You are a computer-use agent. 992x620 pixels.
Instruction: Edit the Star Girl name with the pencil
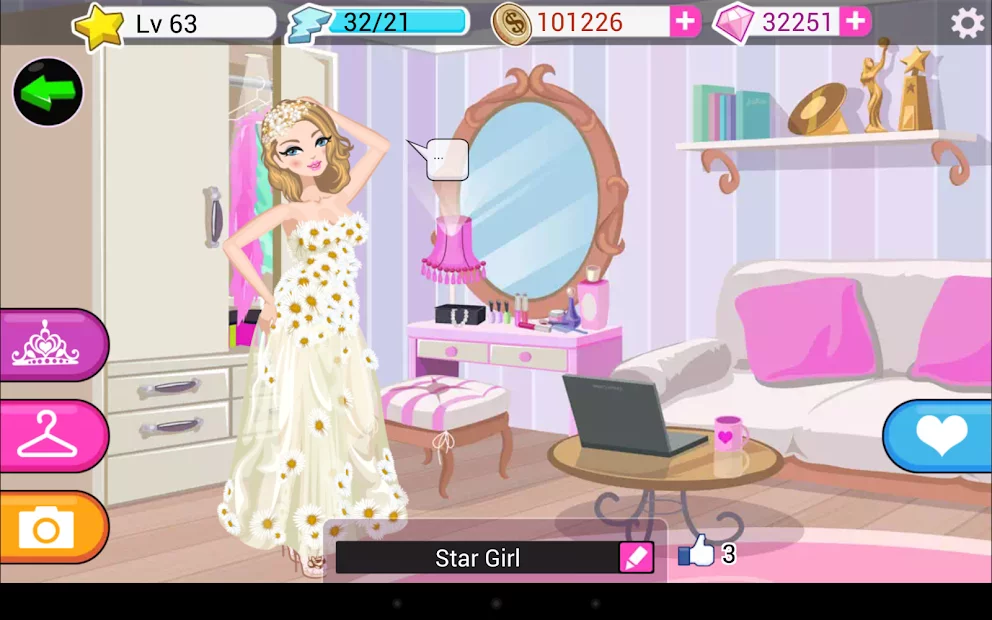point(636,558)
